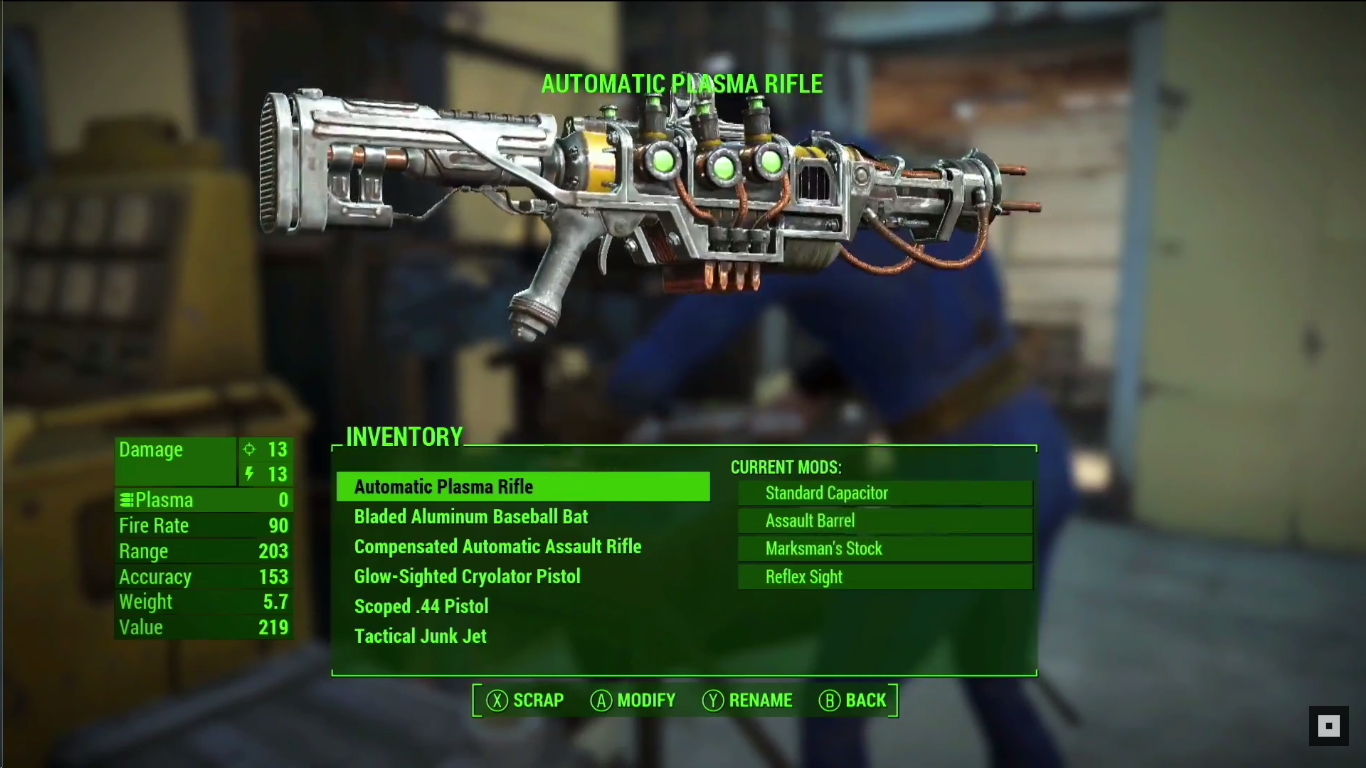Click the stop button in the corner overlay
The image size is (1366, 768).
point(1329,726)
